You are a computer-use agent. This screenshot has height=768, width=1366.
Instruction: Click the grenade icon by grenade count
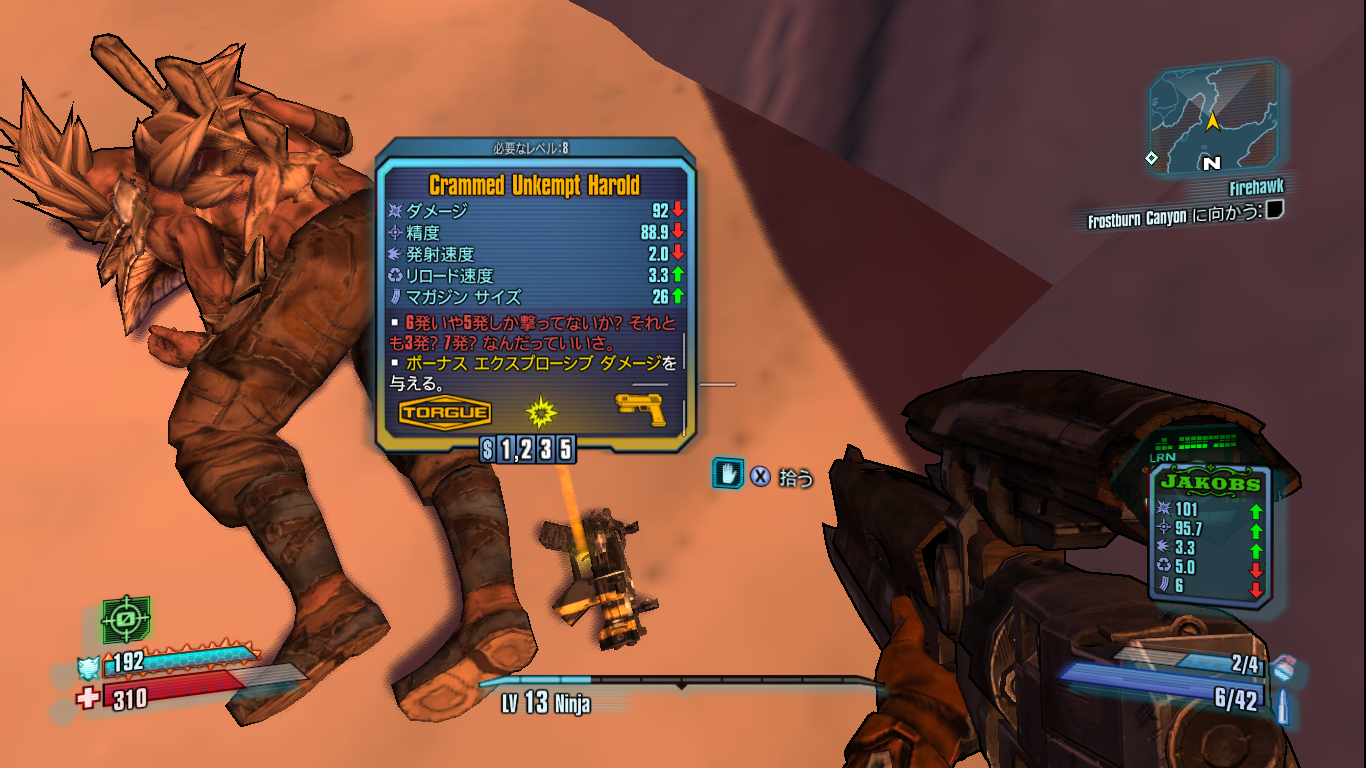1284,667
